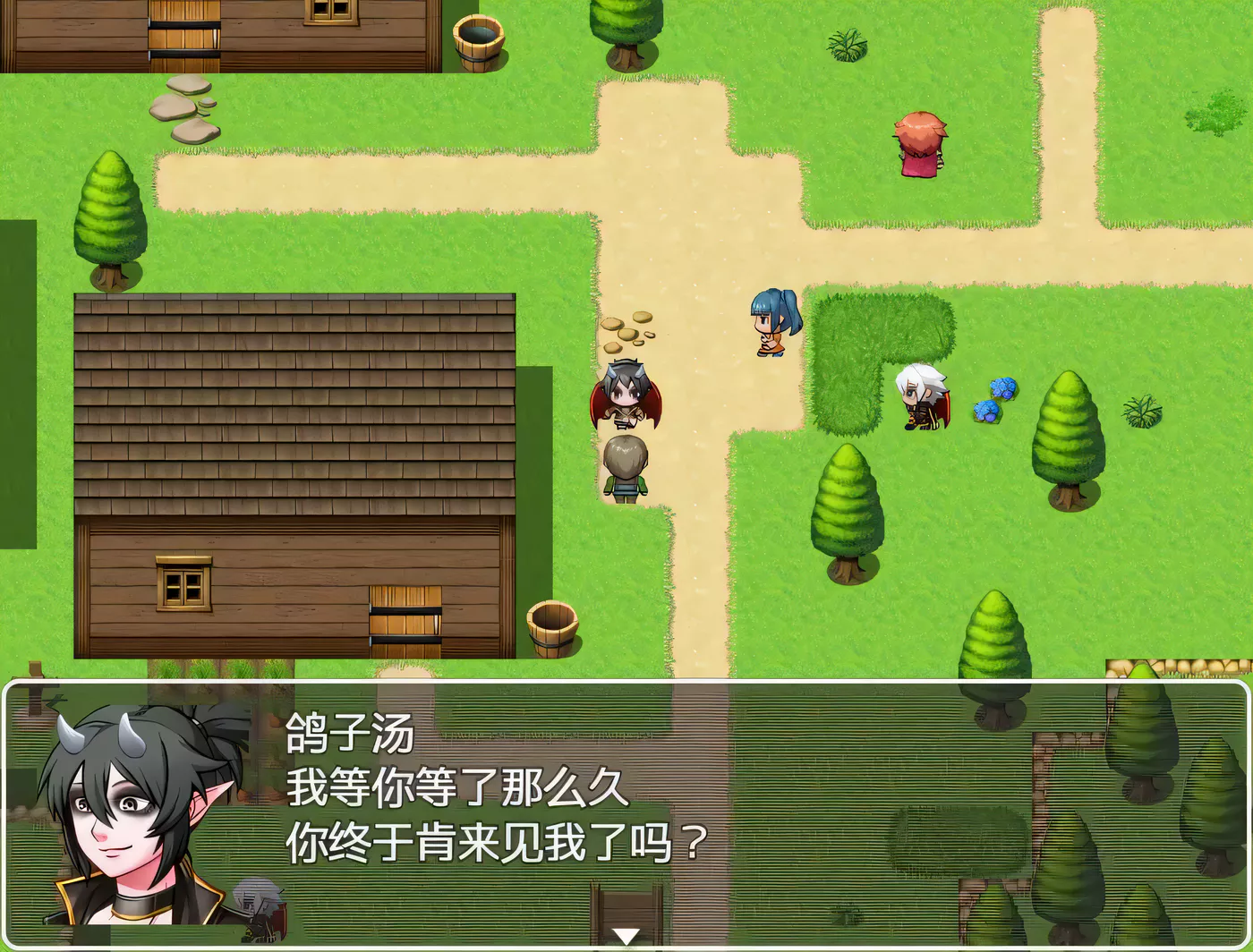Click the continue arrow below the dialogue

click(625, 935)
